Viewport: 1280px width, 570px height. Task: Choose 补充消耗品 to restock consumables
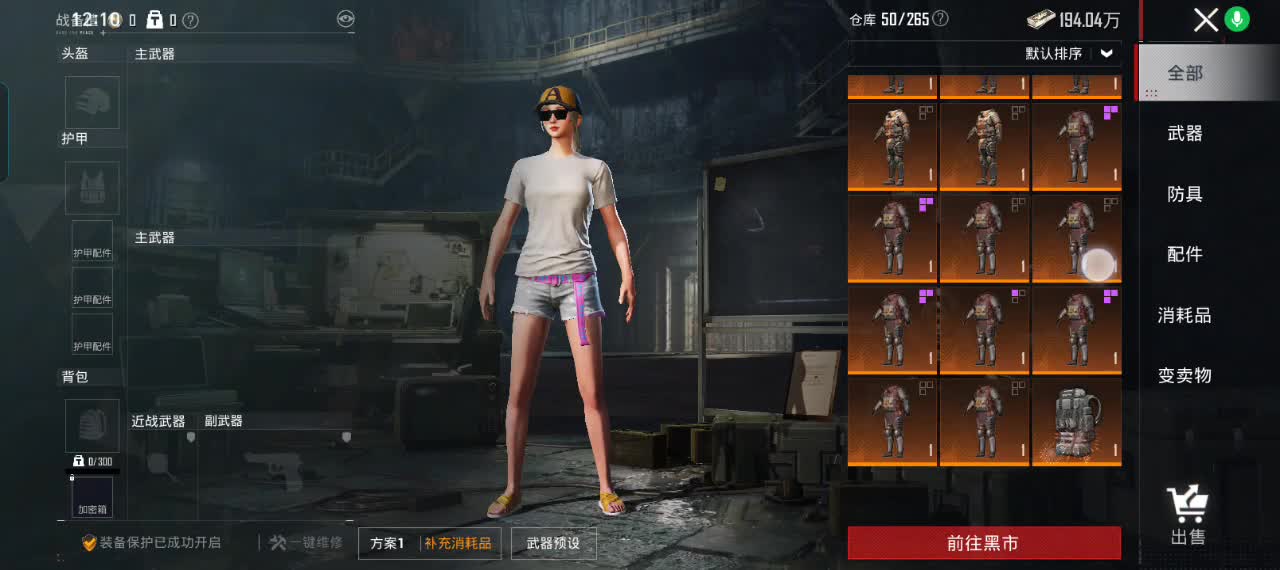coord(457,543)
